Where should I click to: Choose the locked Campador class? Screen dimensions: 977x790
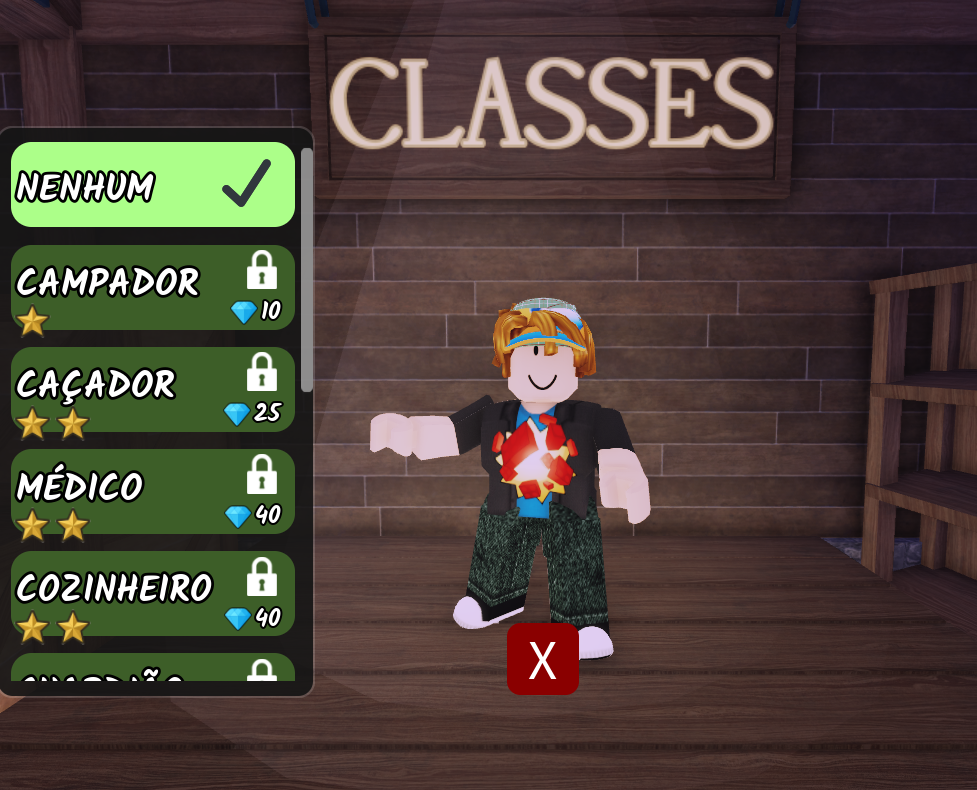pyautogui.click(x=153, y=288)
